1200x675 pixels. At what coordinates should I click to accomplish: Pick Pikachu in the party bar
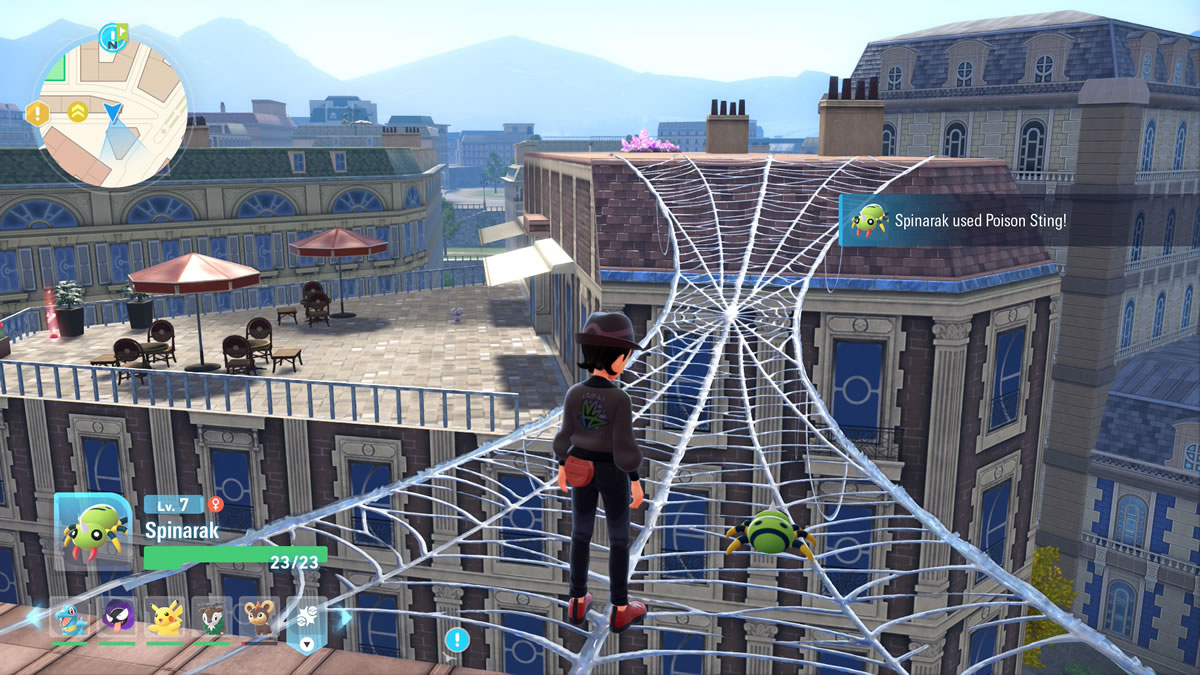click(165, 618)
